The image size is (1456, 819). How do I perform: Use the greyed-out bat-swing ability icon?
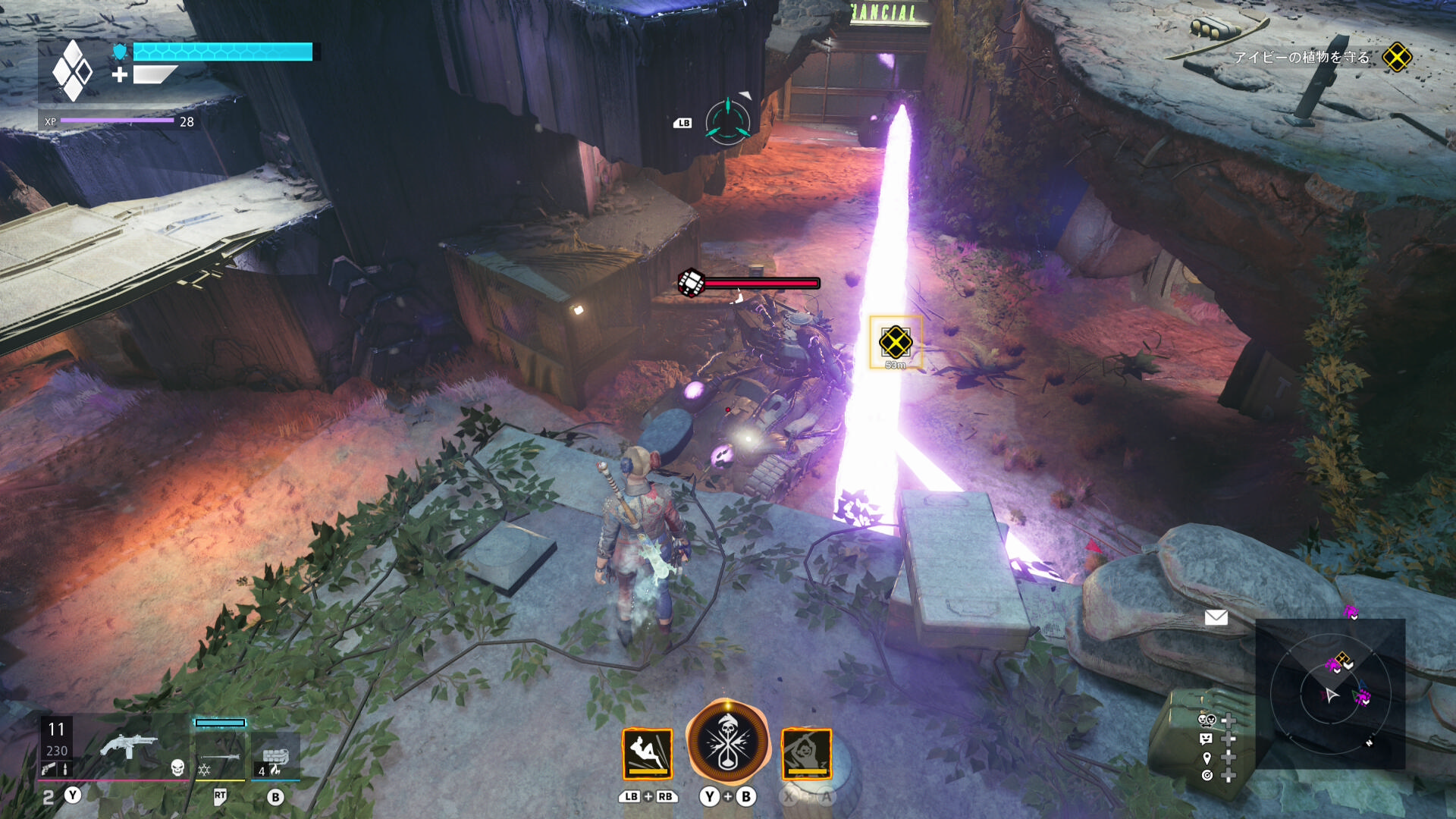807,754
